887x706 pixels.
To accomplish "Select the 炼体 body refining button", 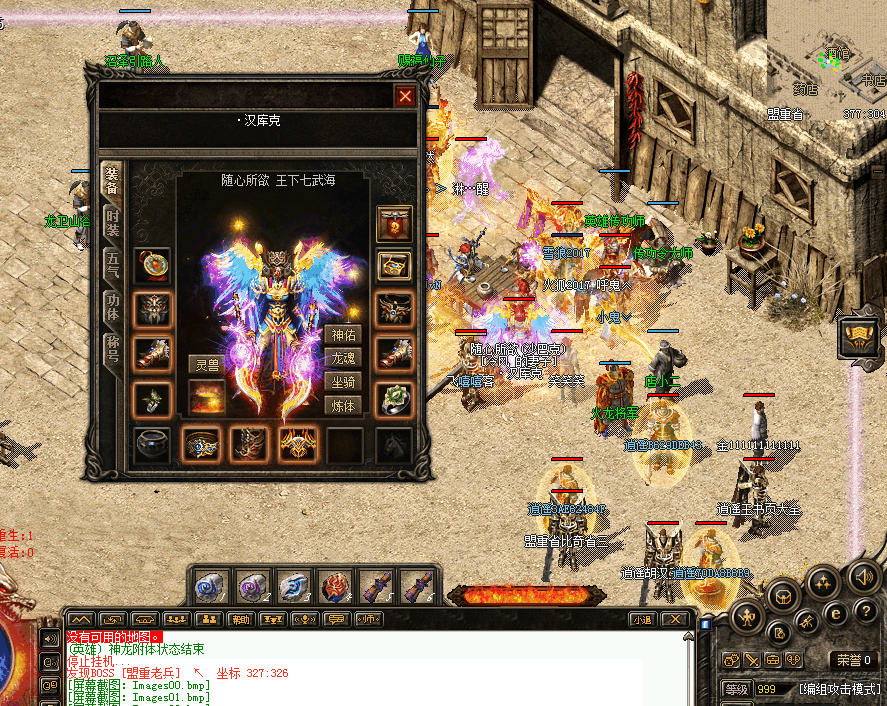I will tap(342, 405).
